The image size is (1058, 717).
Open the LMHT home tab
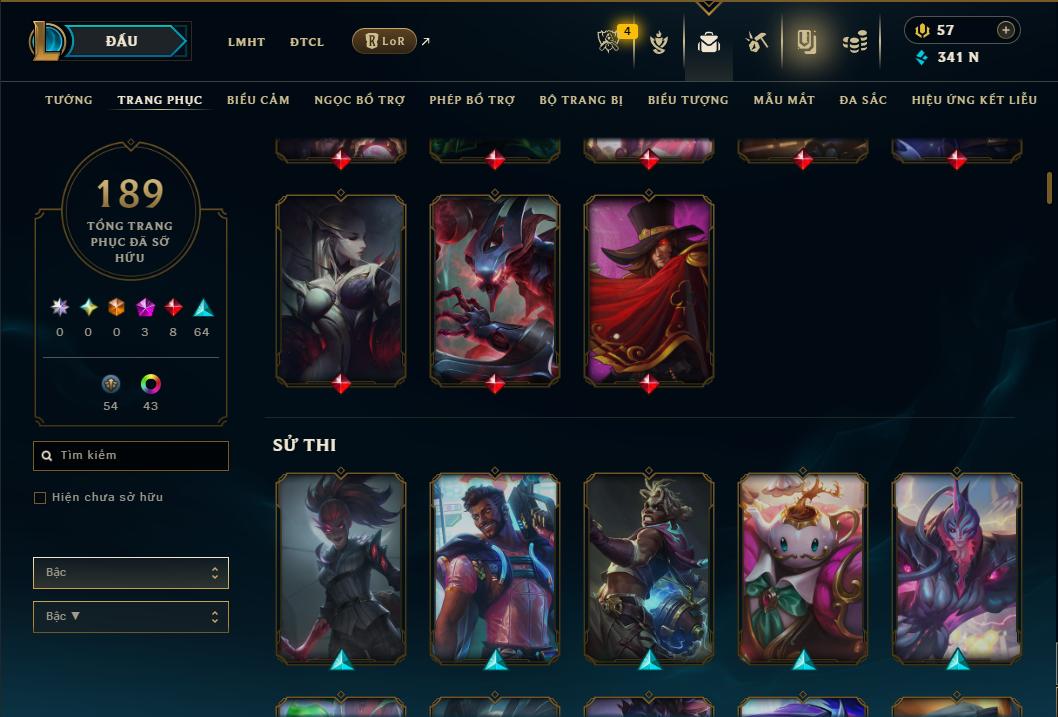point(246,42)
